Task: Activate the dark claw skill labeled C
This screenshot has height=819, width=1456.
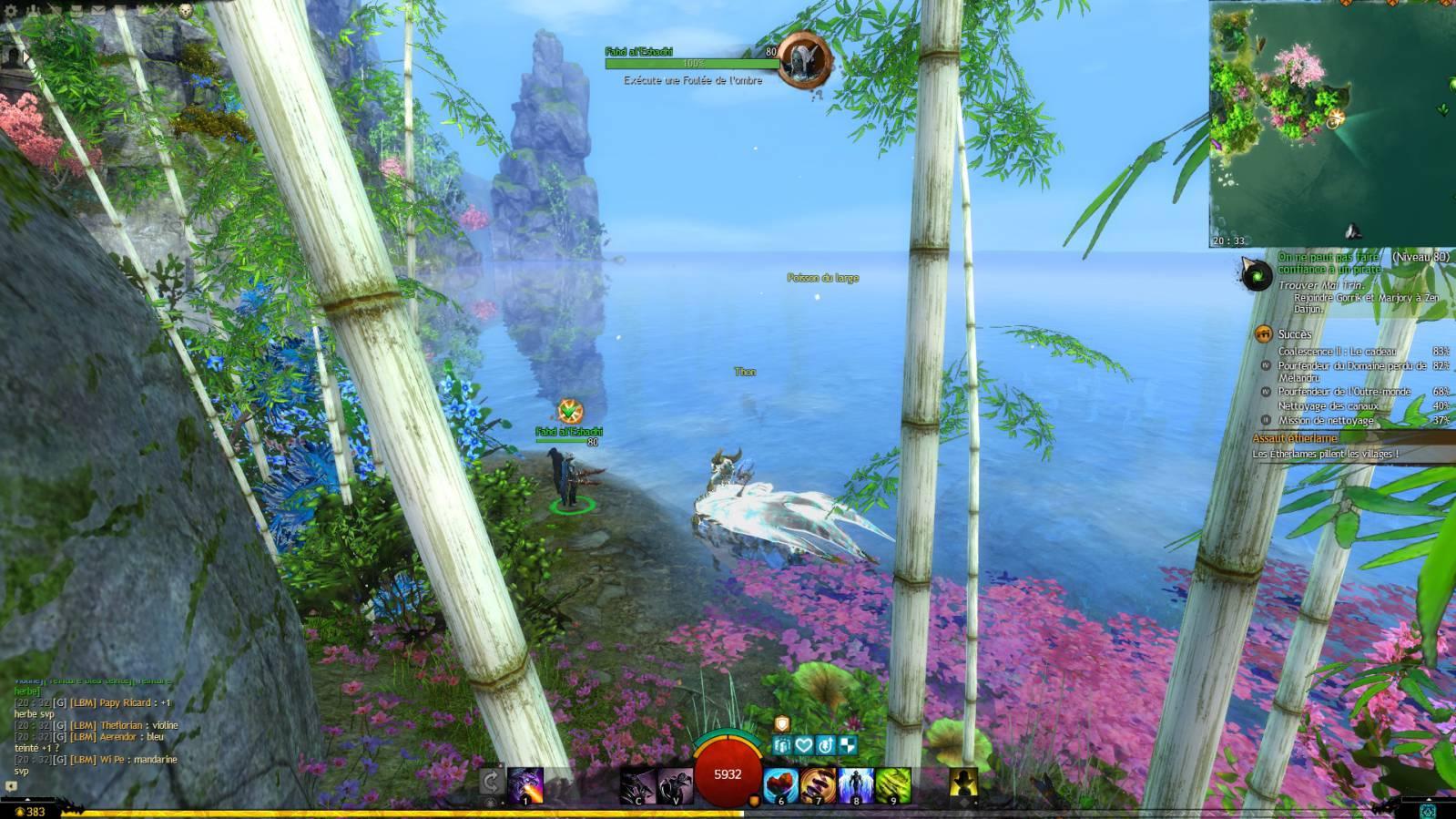Action: point(638,785)
